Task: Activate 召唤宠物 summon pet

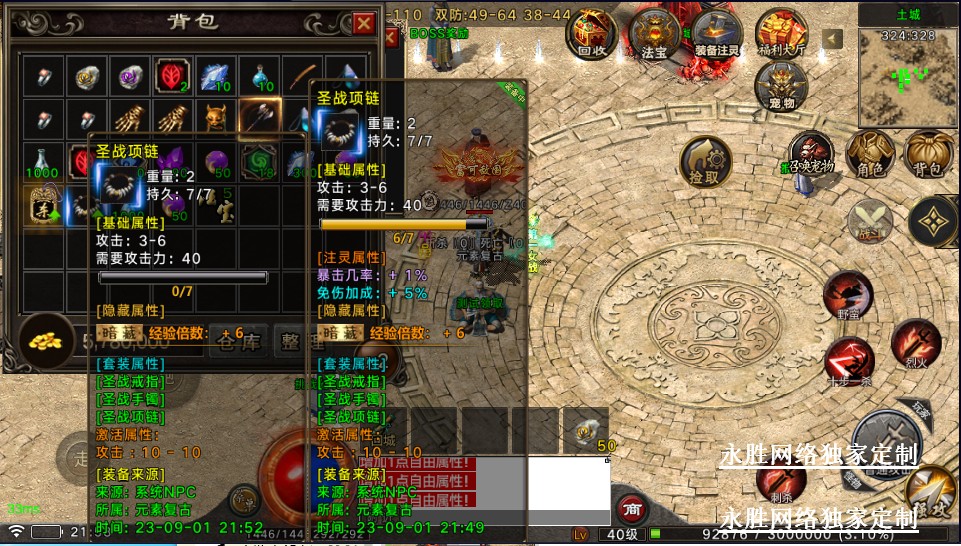Action: pyautogui.click(x=811, y=153)
